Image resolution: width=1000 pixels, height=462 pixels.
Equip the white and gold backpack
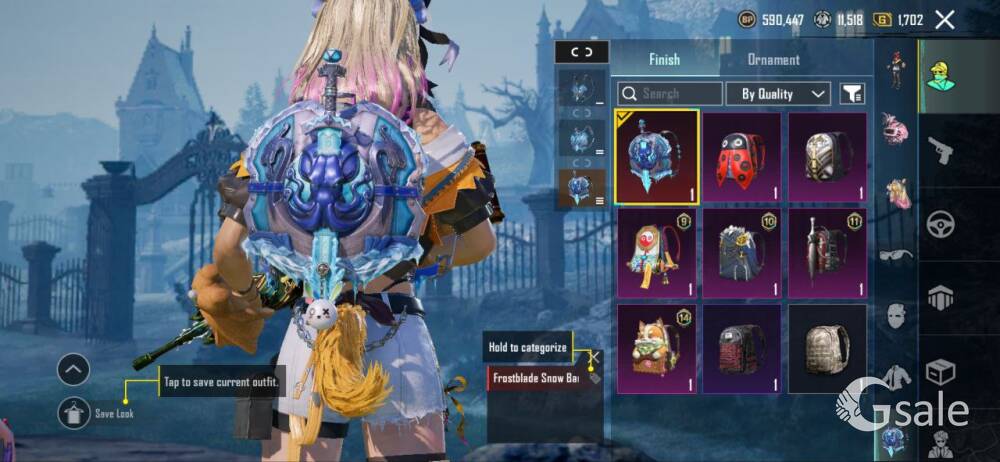point(827,157)
